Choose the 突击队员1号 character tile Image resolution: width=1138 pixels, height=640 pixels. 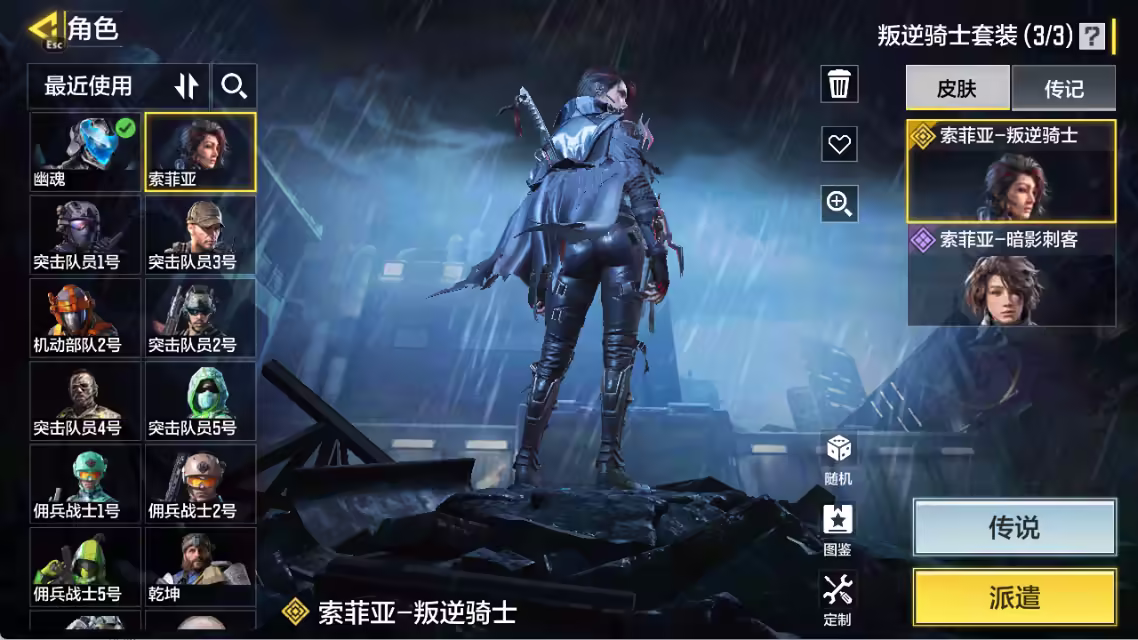(x=85, y=234)
